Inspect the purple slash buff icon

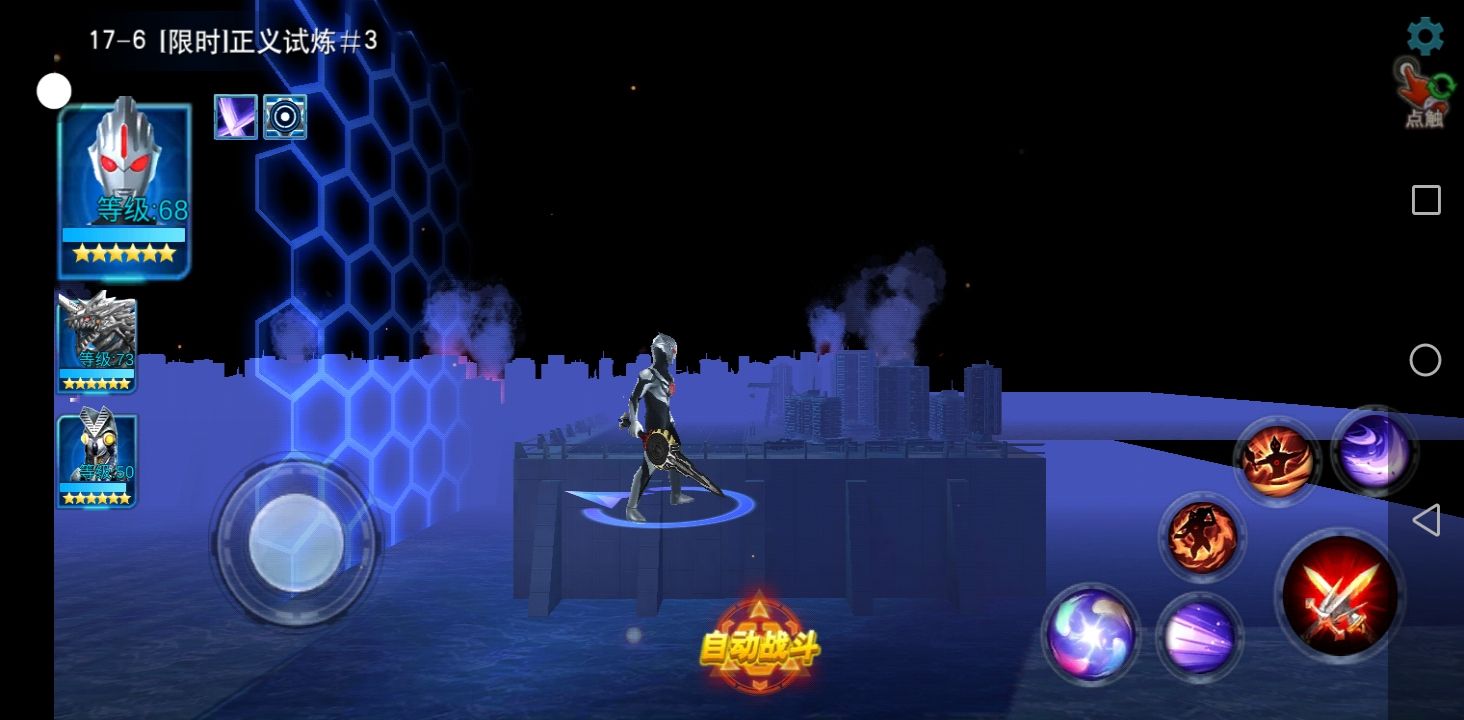click(236, 117)
